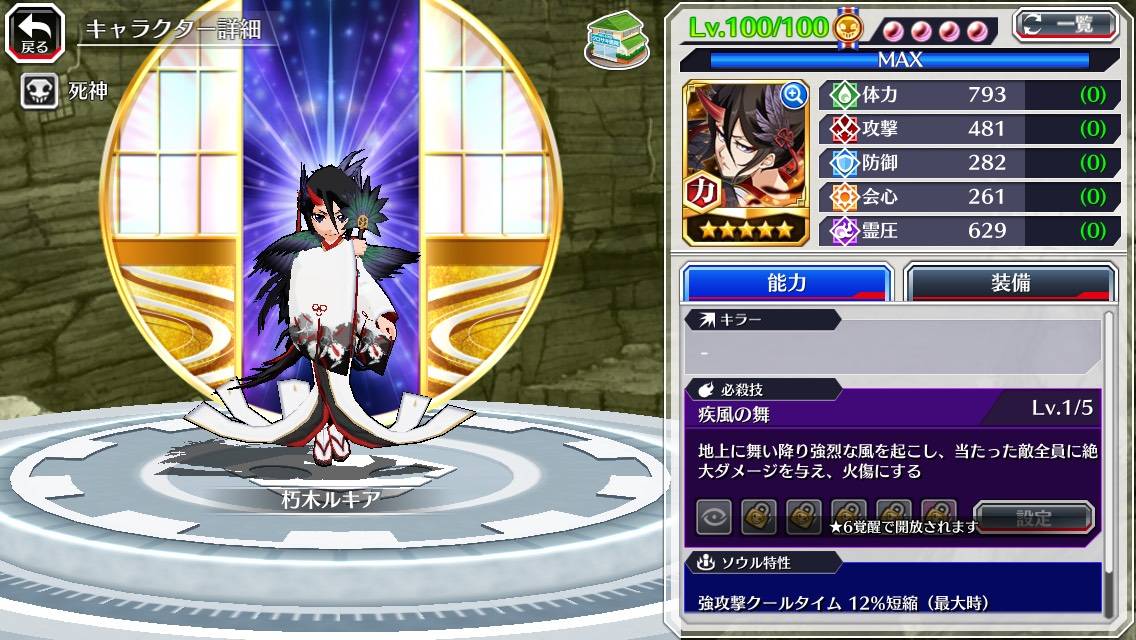Screen dimensions: 1136x640
Task: Select the 死神 skull affiliation icon
Action: click(38, 92)
